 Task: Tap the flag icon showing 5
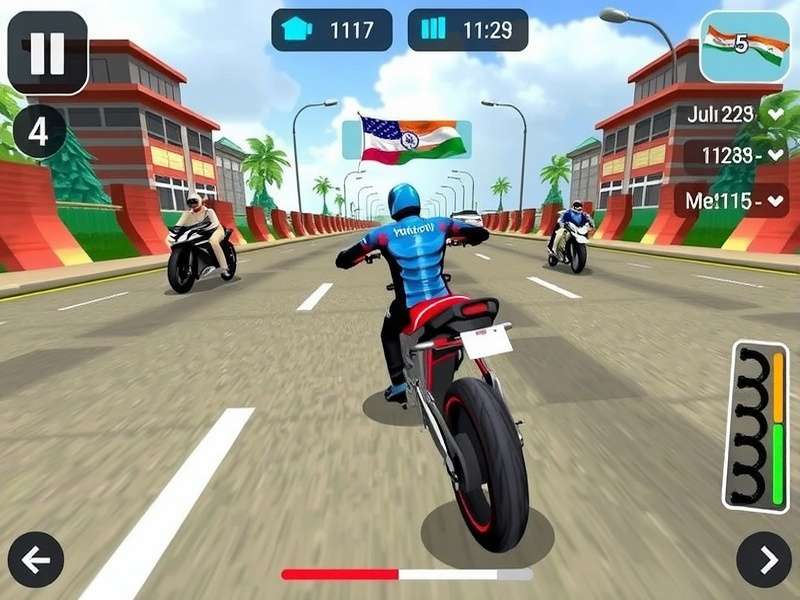[x=743, y=45]
